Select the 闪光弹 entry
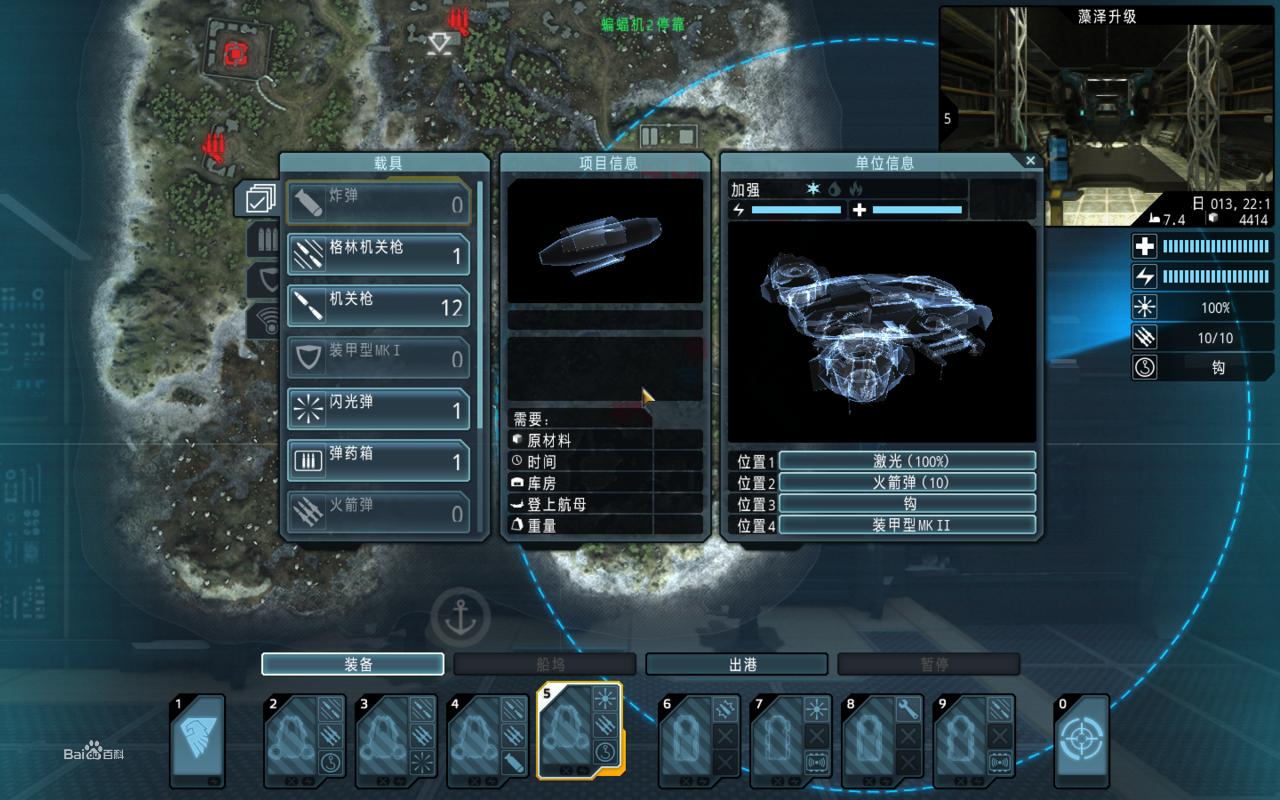The height and width of the screenshot is (800, 1280). tap(378, 410)
